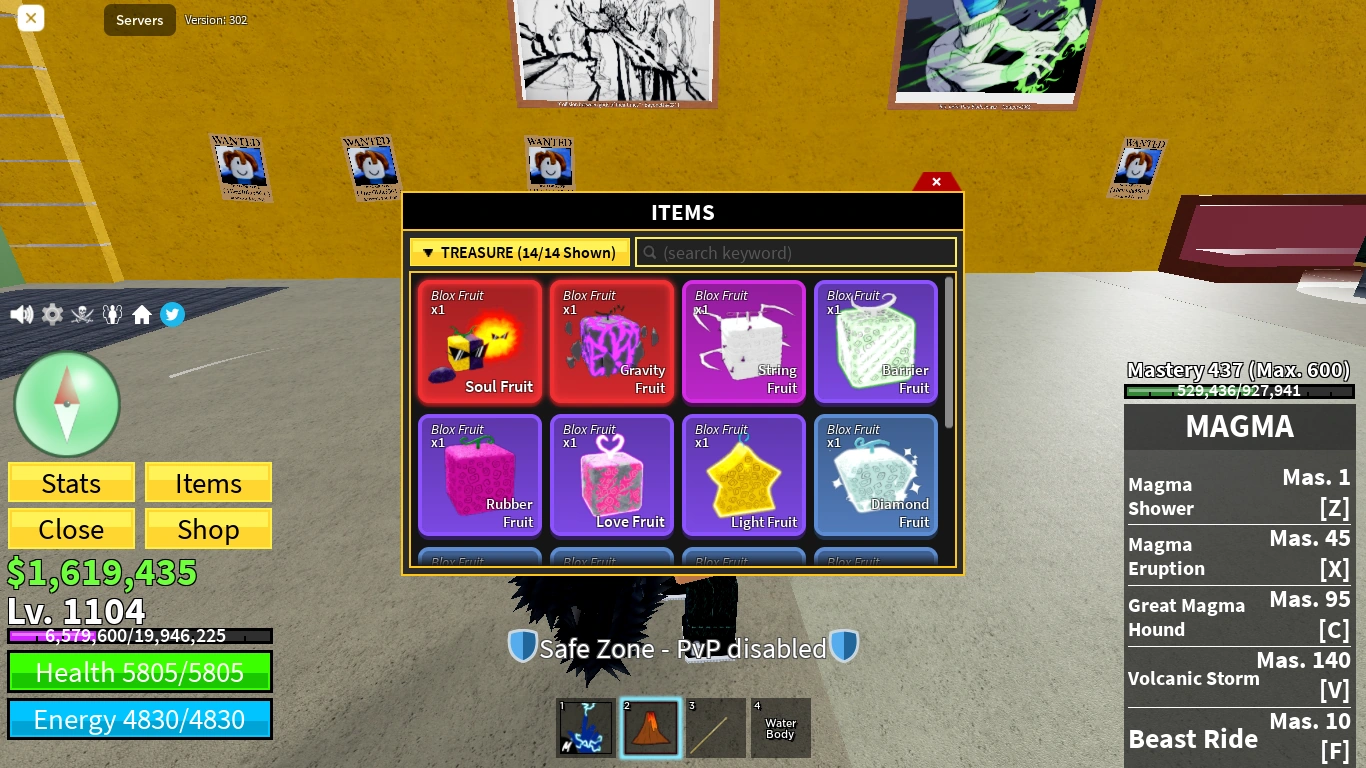
Task: Click the Mastery progress bar
Action: point(1239,391)
